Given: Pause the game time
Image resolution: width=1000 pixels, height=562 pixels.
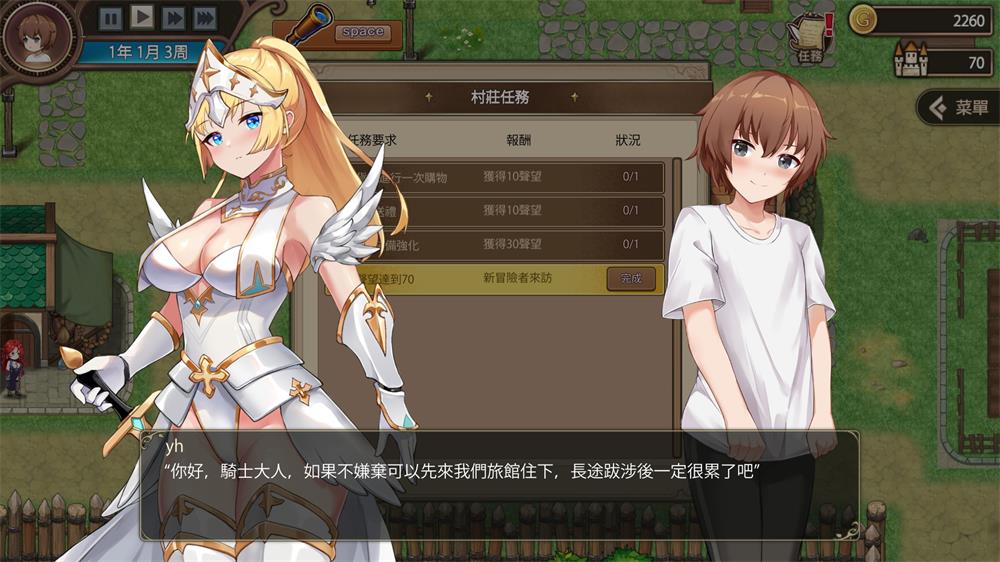Looking at the screenshot, I should [111, 17].
